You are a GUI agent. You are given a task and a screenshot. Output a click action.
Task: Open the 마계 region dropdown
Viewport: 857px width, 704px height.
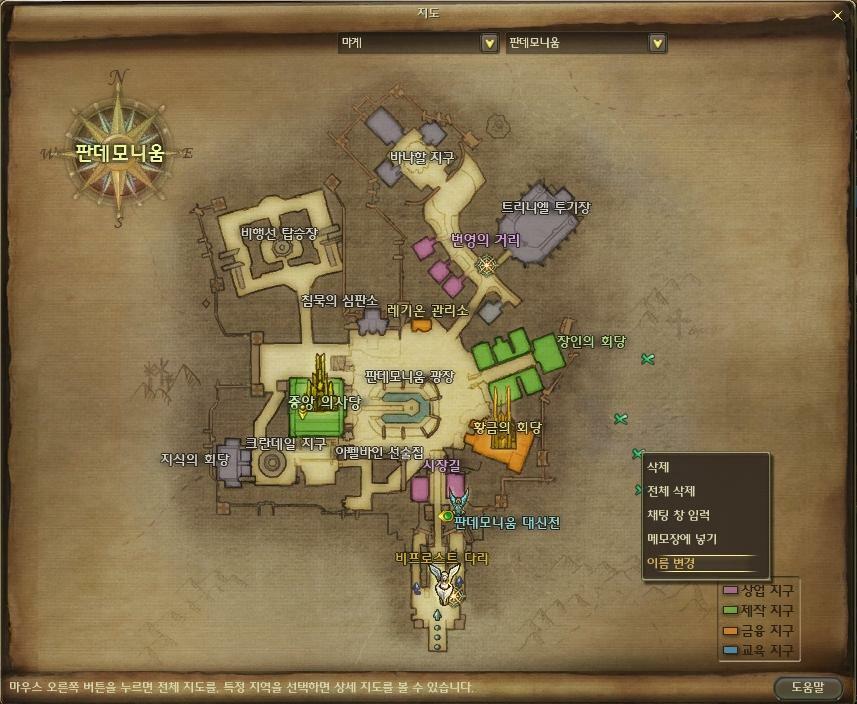click(x=489, y=43)
